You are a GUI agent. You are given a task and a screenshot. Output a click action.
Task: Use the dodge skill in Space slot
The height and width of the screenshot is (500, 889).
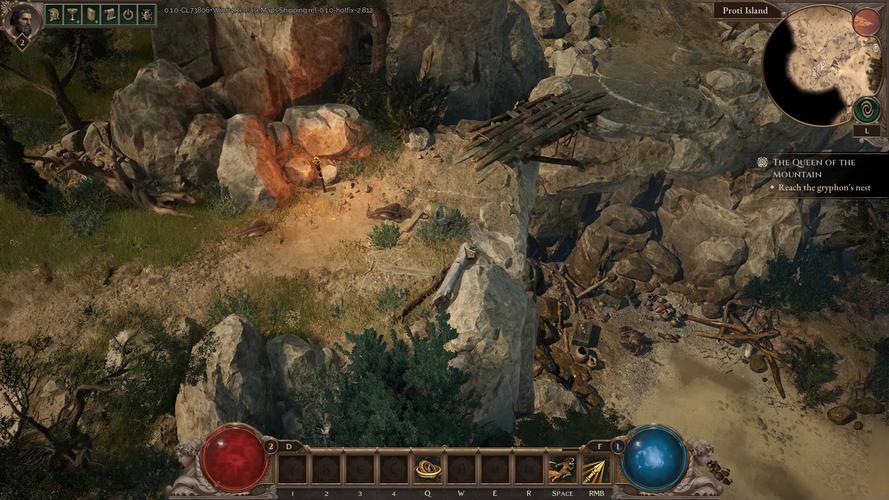pyautogui.click(x=562, y=468)
